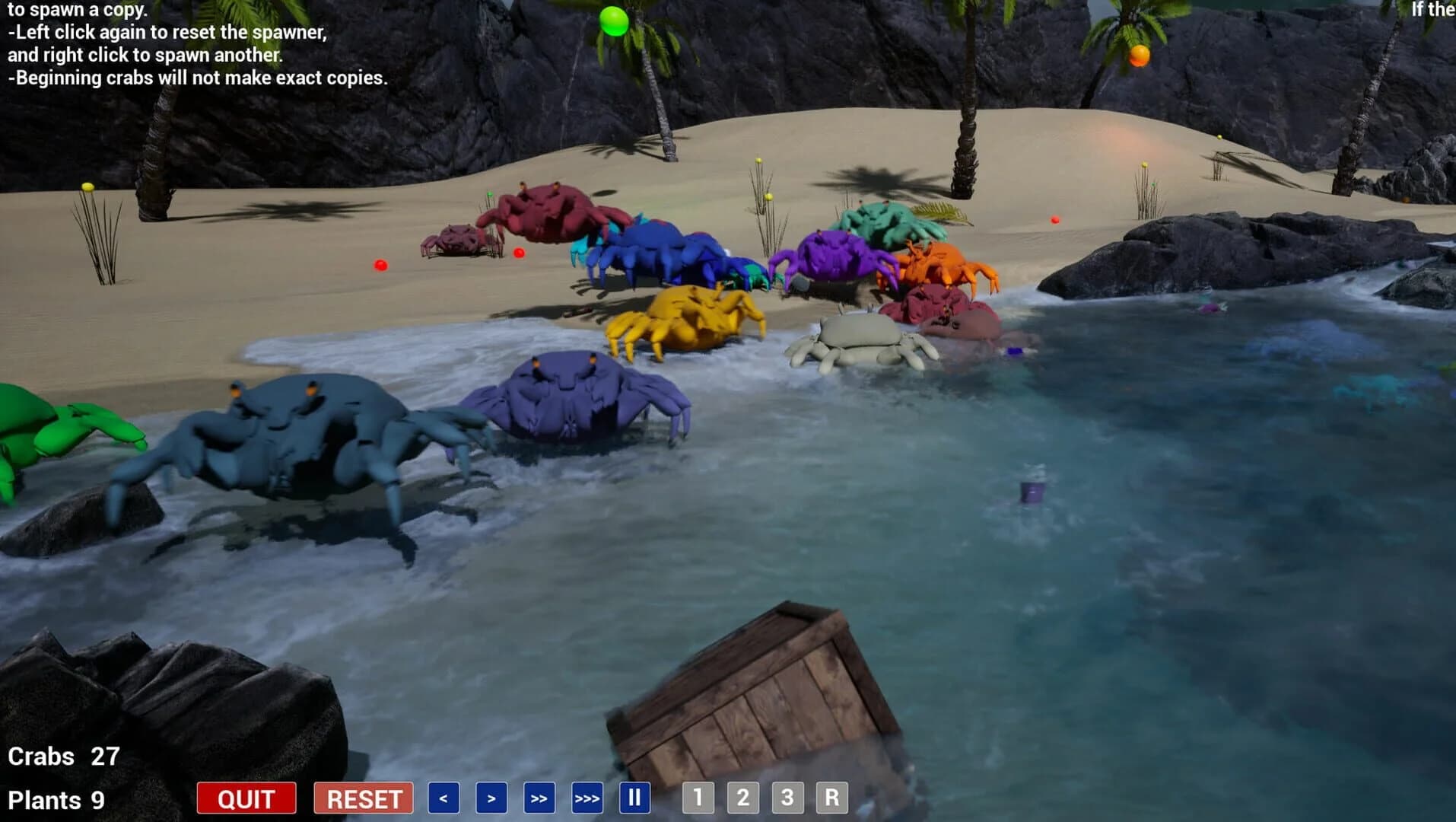Set double-speed with the >> icon

point(539,798)
